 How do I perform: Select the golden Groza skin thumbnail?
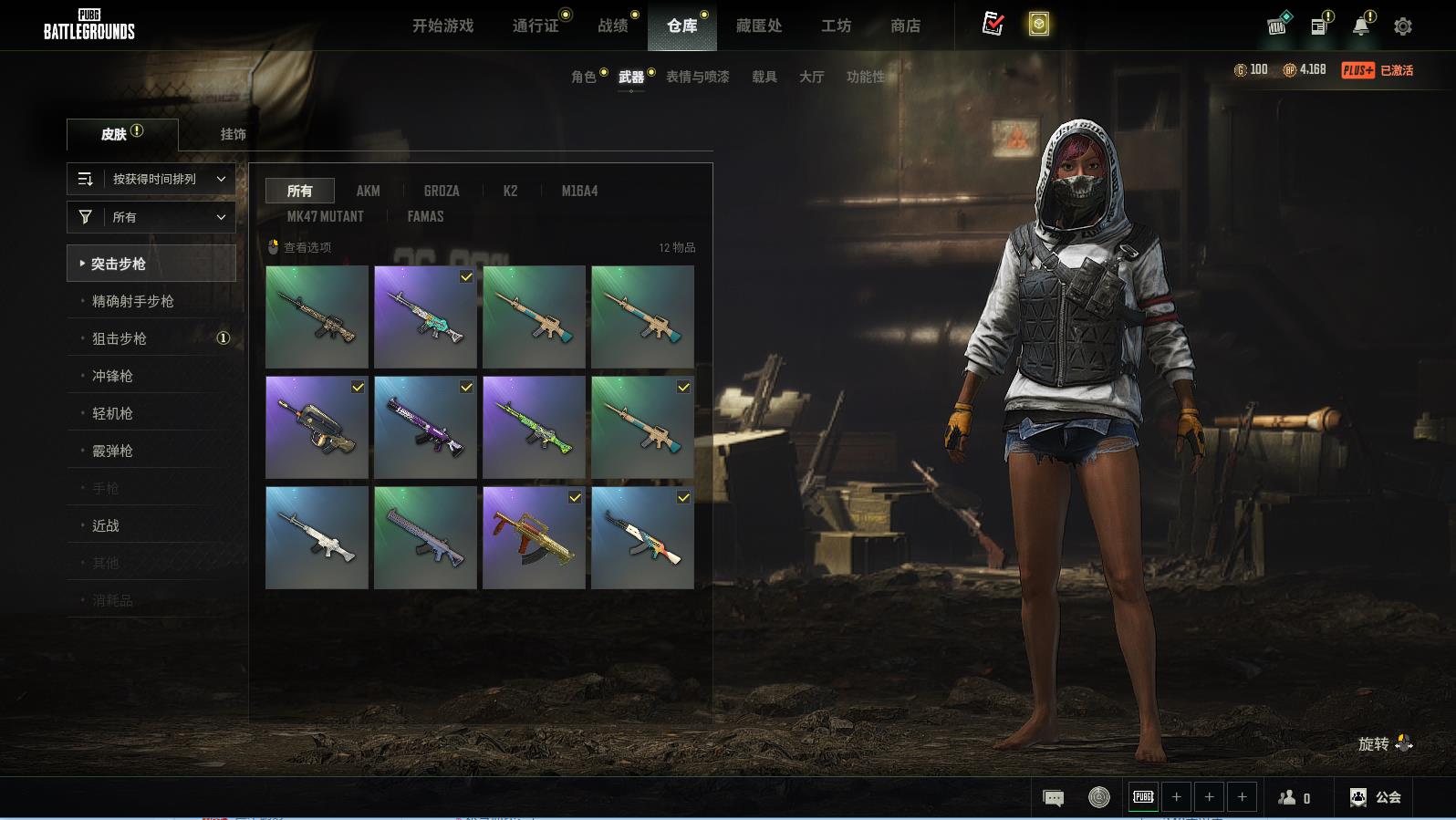534,537
